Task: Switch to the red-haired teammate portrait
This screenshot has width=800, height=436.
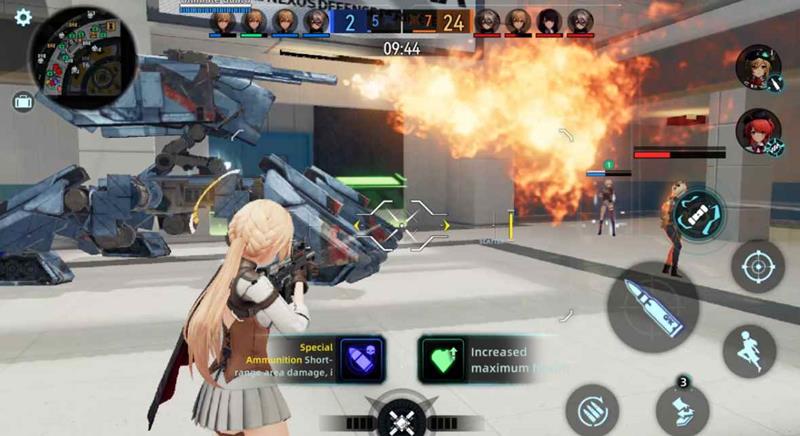Action: pos(758,131)
